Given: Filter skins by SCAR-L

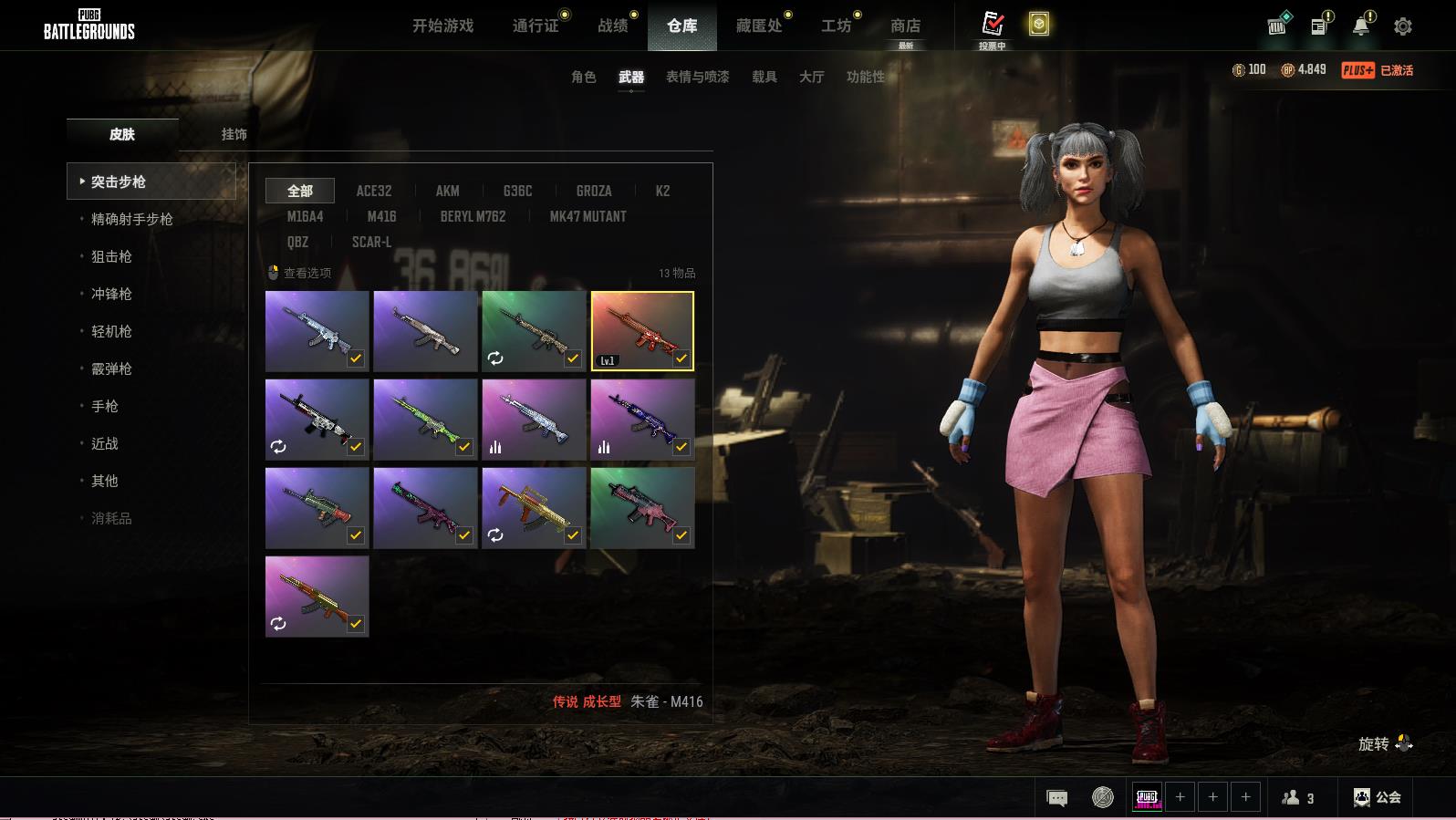Looking at the screenshot, I should tap(371, 242).
